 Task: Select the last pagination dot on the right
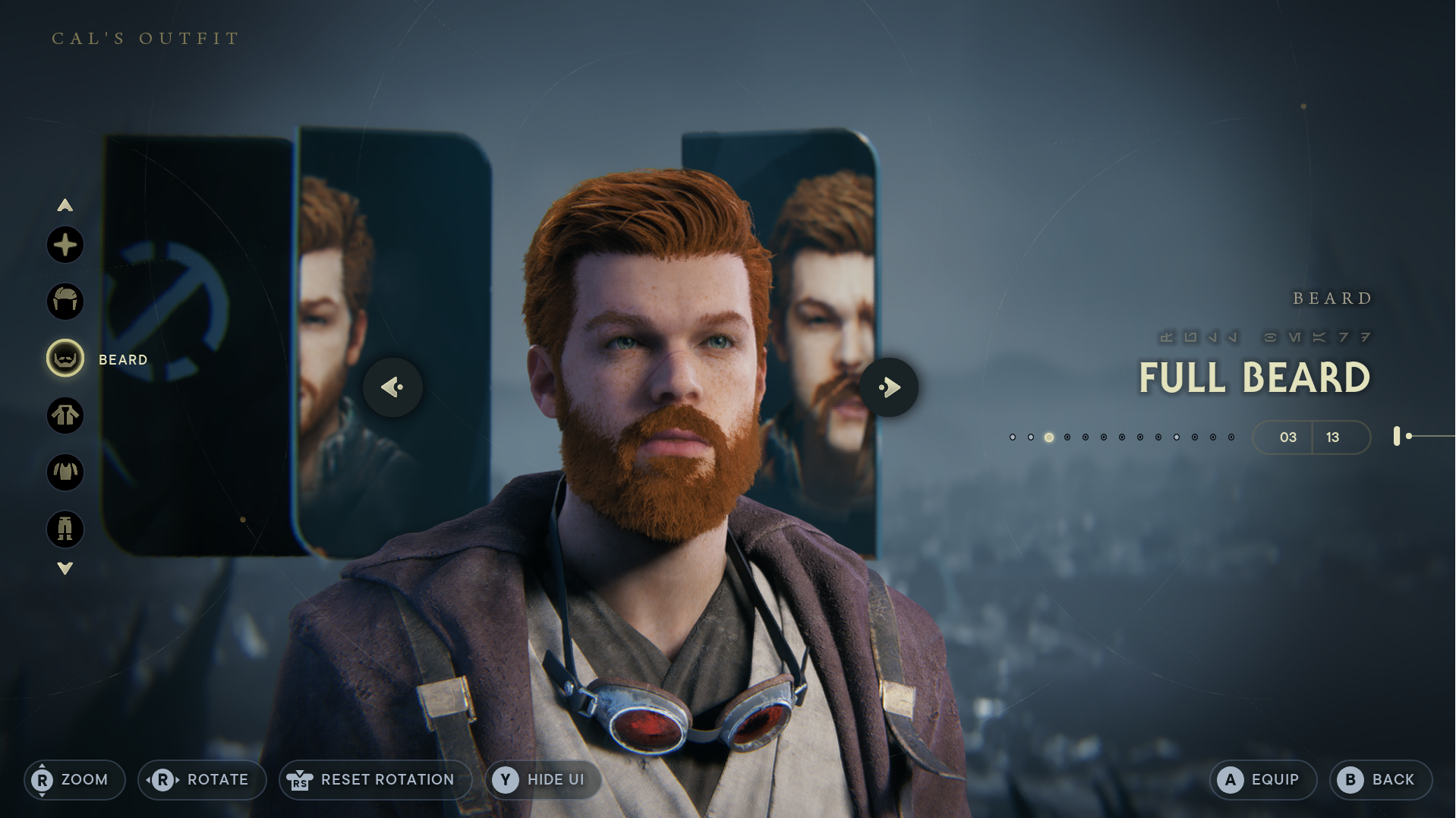tap(1231, 437)
